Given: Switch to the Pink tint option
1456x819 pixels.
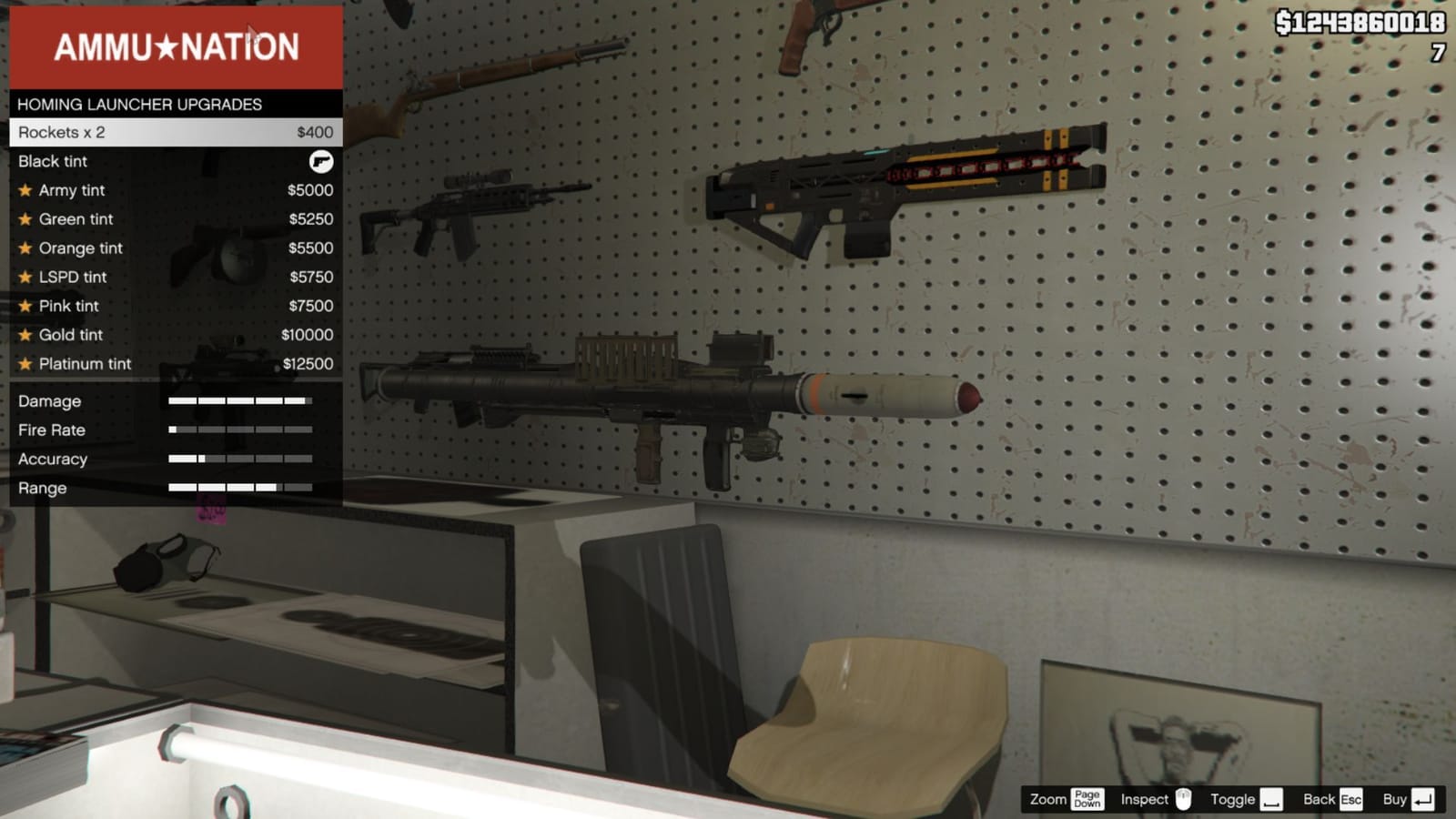Looking at the screenshot, I should point(68,306).
